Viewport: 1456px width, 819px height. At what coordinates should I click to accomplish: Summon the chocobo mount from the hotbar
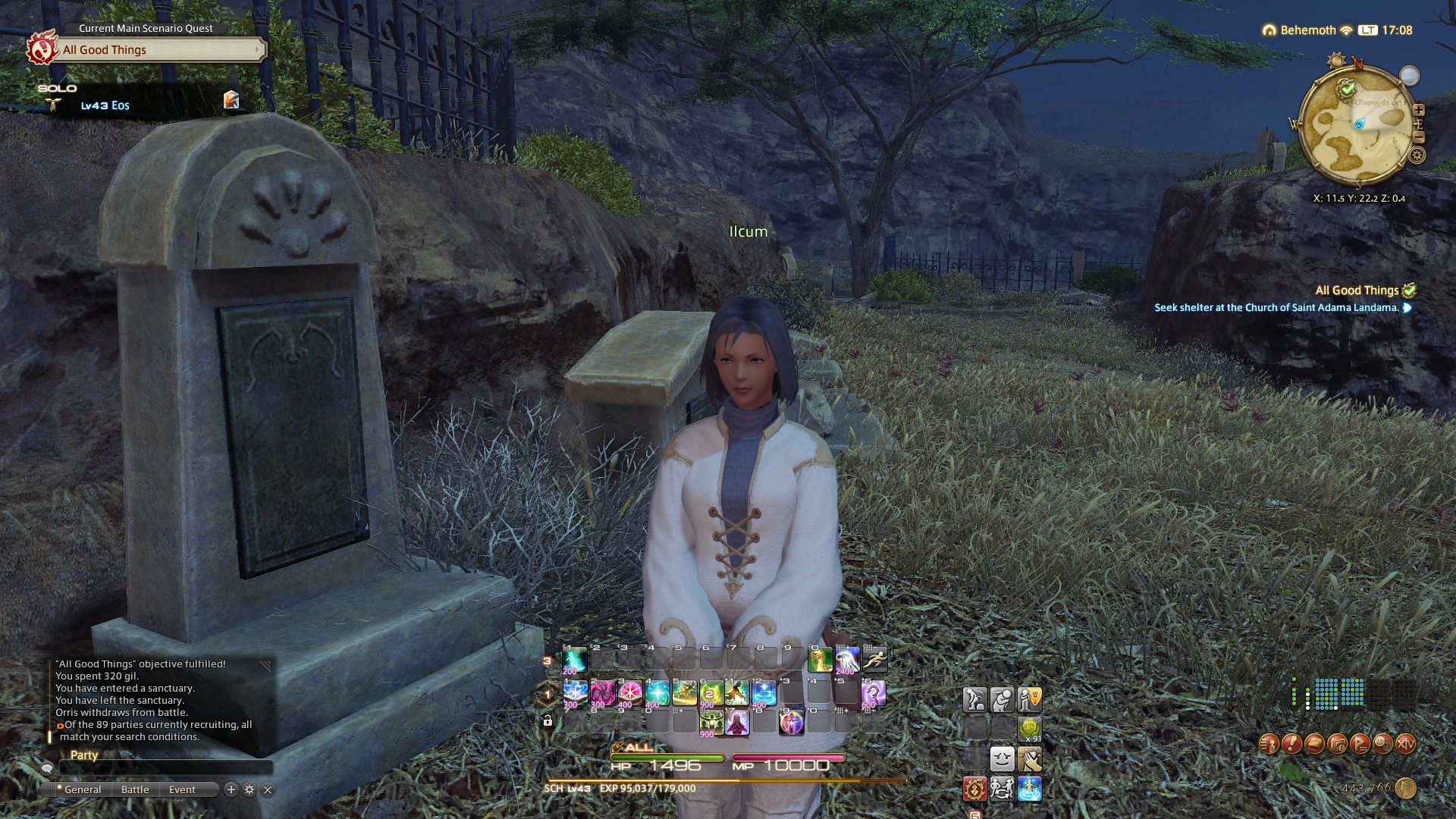(x=820, y=660)
